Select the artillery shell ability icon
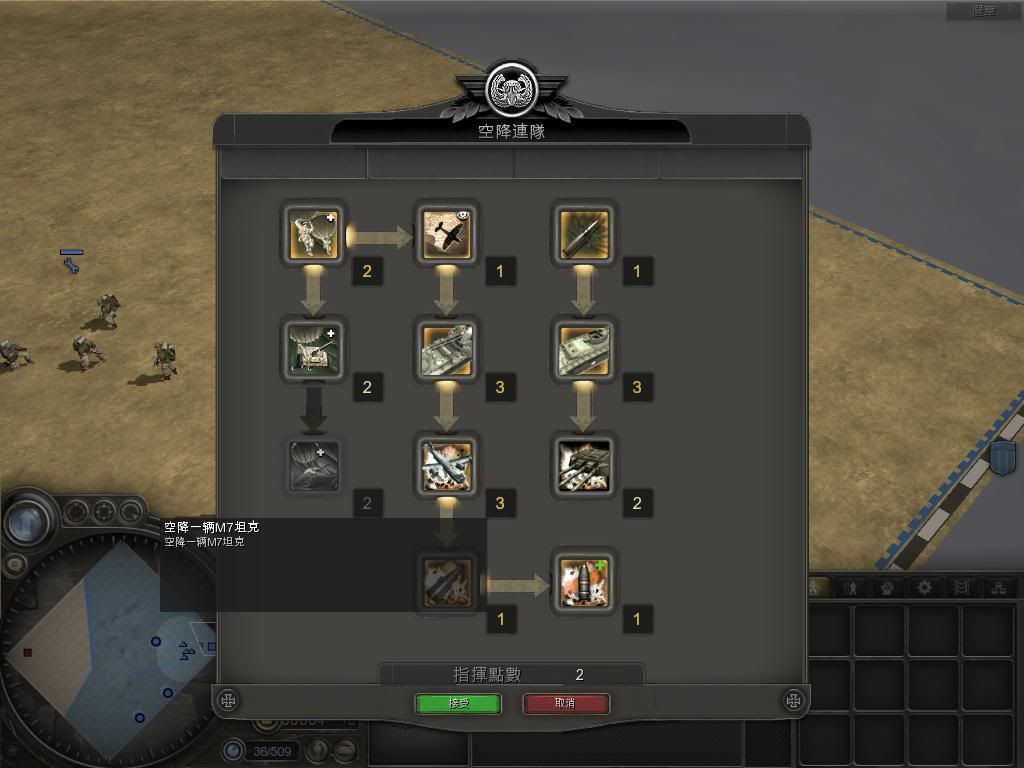This screenshot has height=768, width=1024. pos(584,235)
